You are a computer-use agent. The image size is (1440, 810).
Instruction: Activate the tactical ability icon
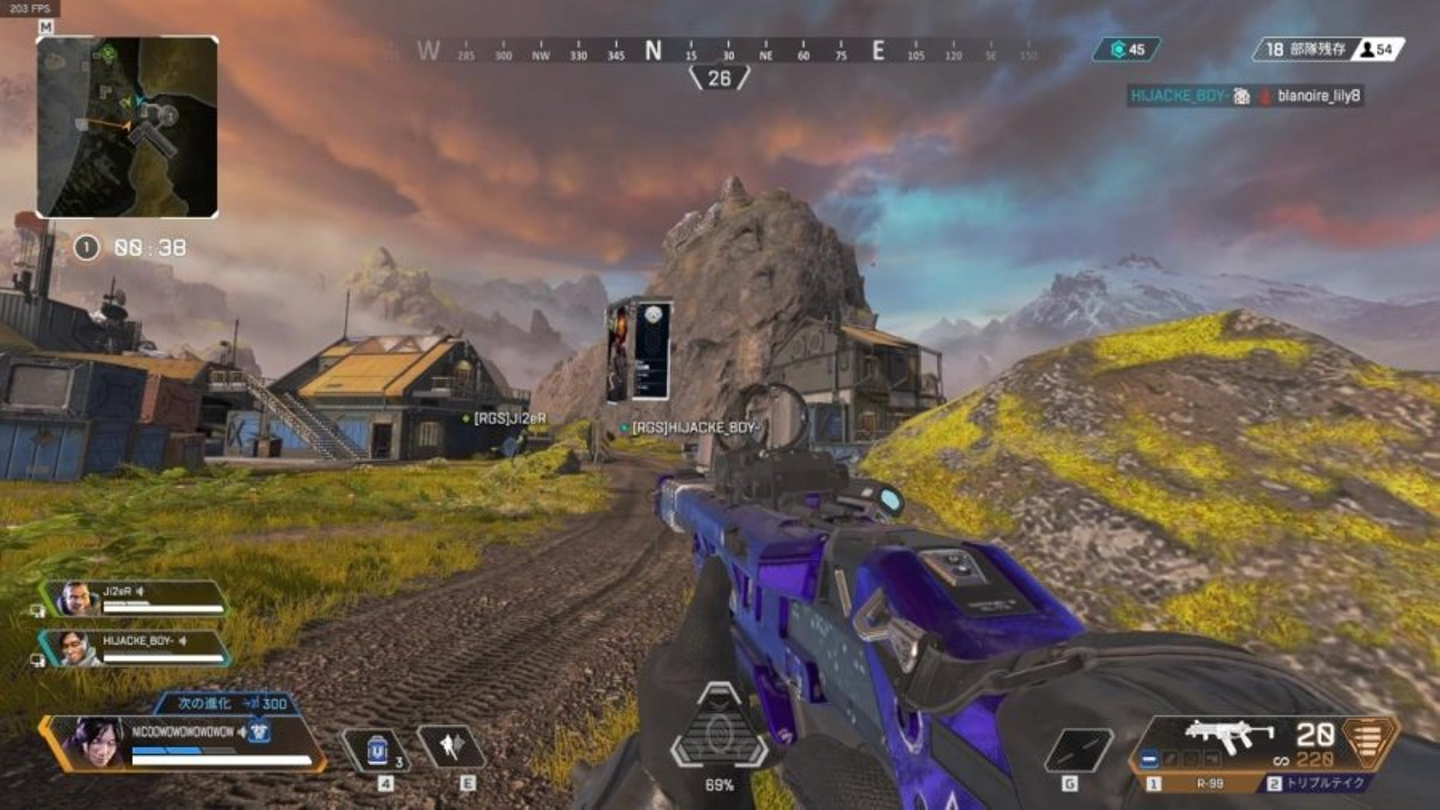coord(451,747)
